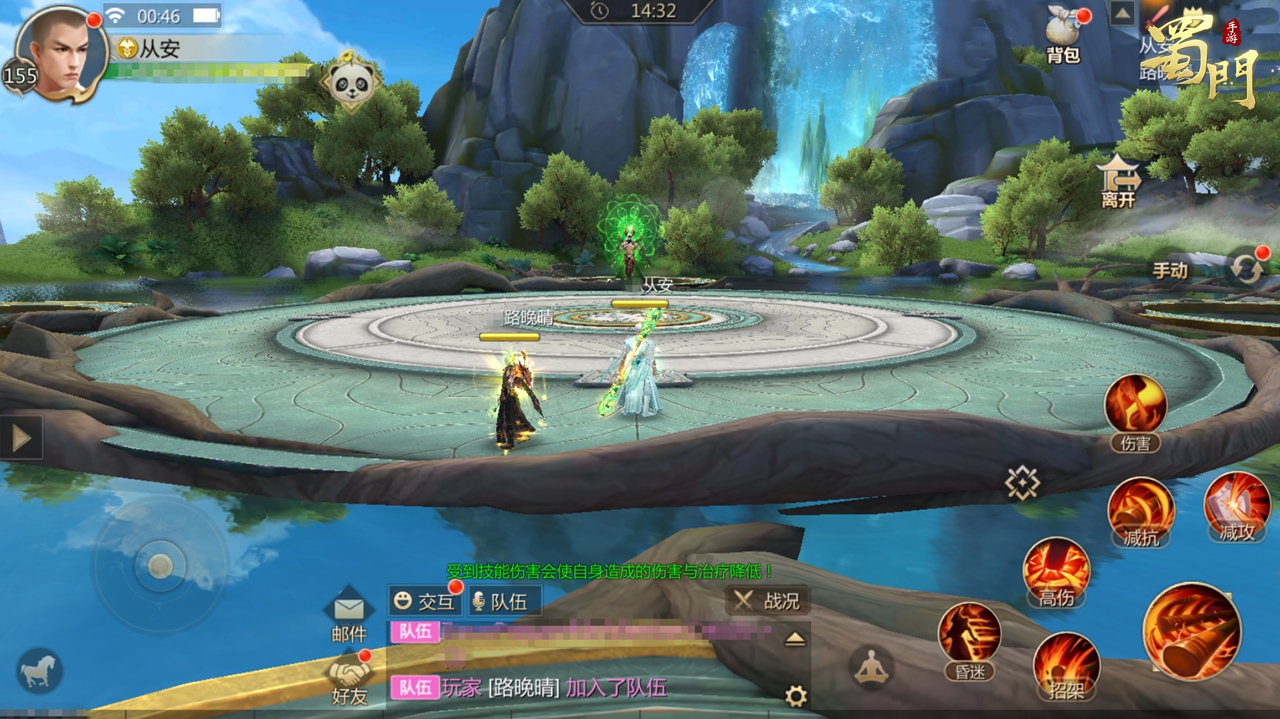Tap the large main attack button

1191,632
